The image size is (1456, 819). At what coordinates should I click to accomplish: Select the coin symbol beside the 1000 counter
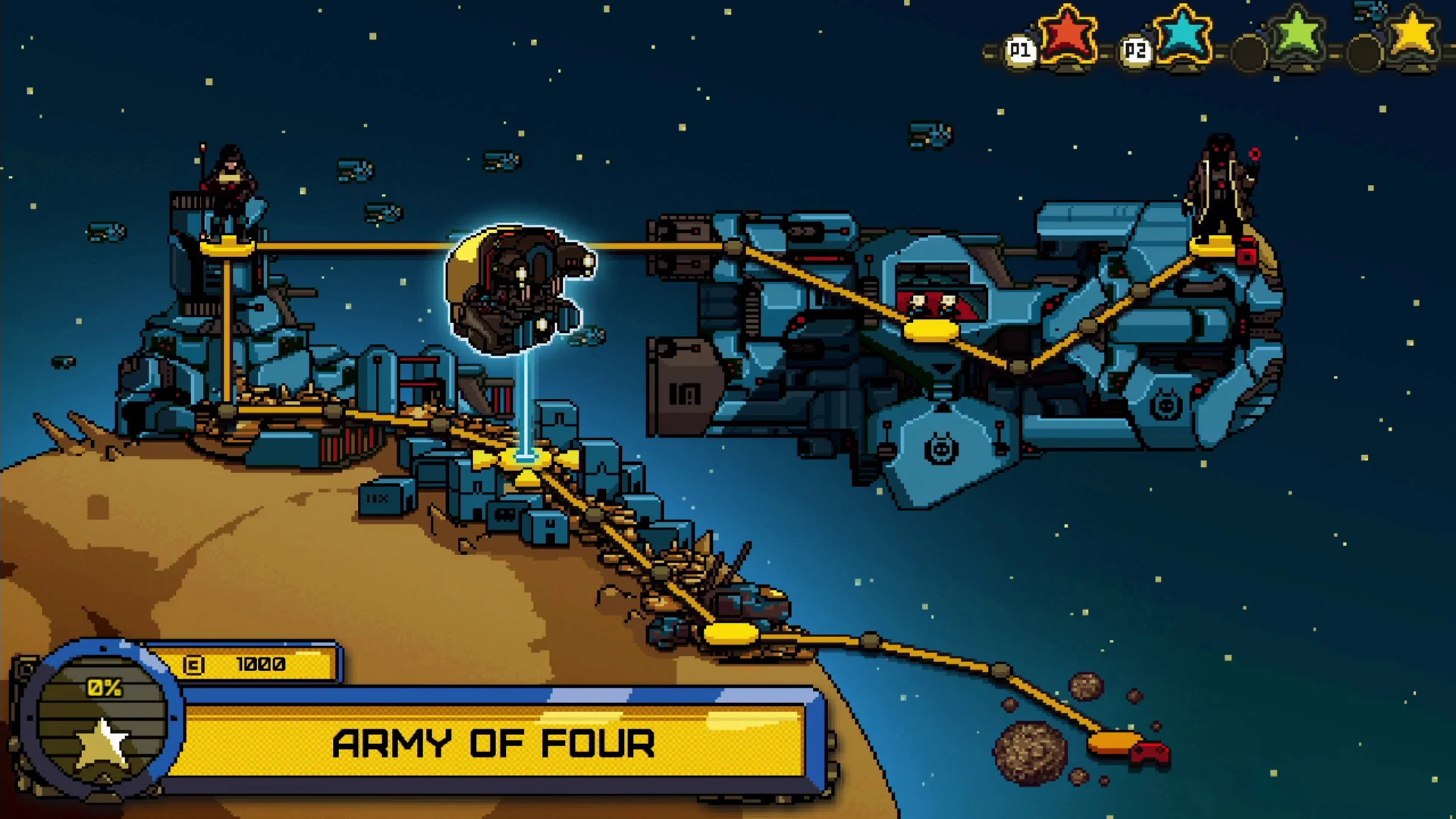click(194, 664)
